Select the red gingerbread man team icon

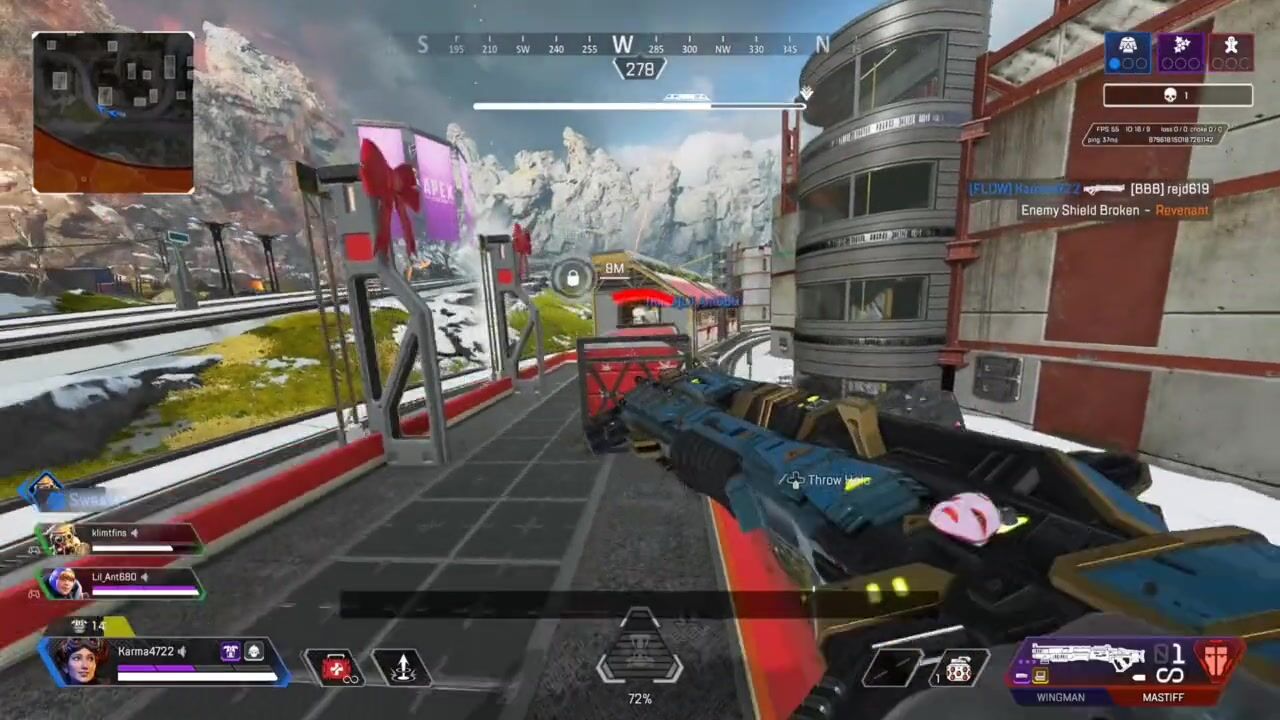point(1231,51)
